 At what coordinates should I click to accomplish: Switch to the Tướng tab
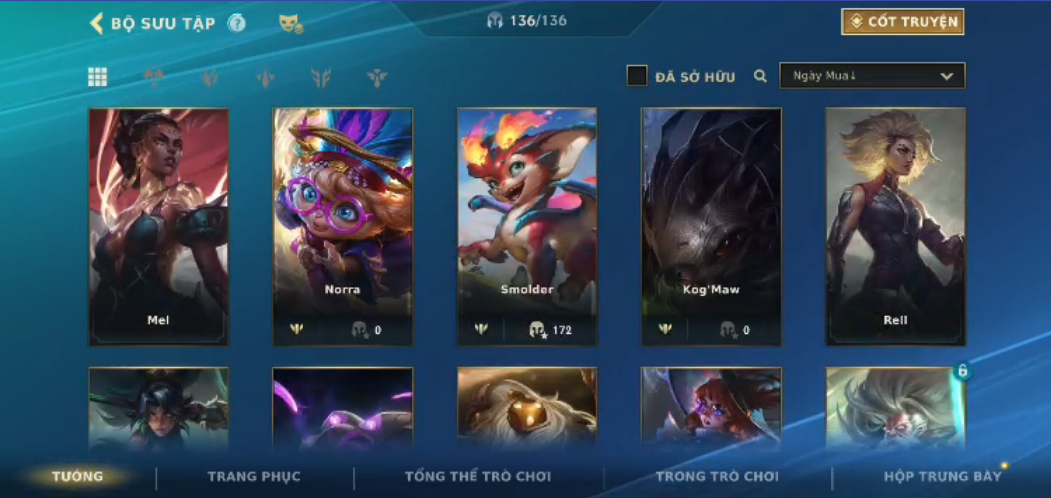click(x=78, y=477)
